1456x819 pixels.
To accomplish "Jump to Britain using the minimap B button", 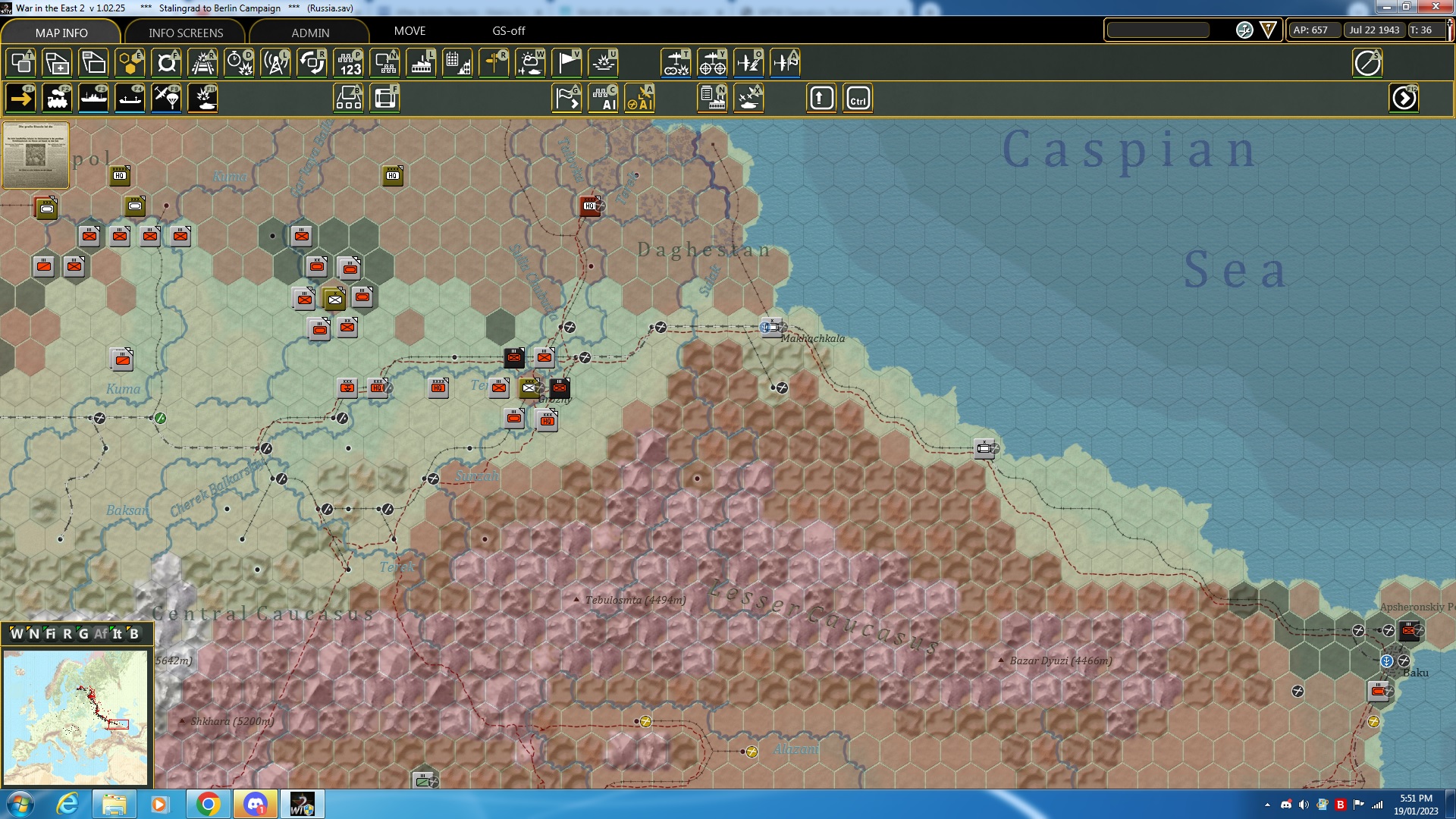I will (x=135, y=634).
